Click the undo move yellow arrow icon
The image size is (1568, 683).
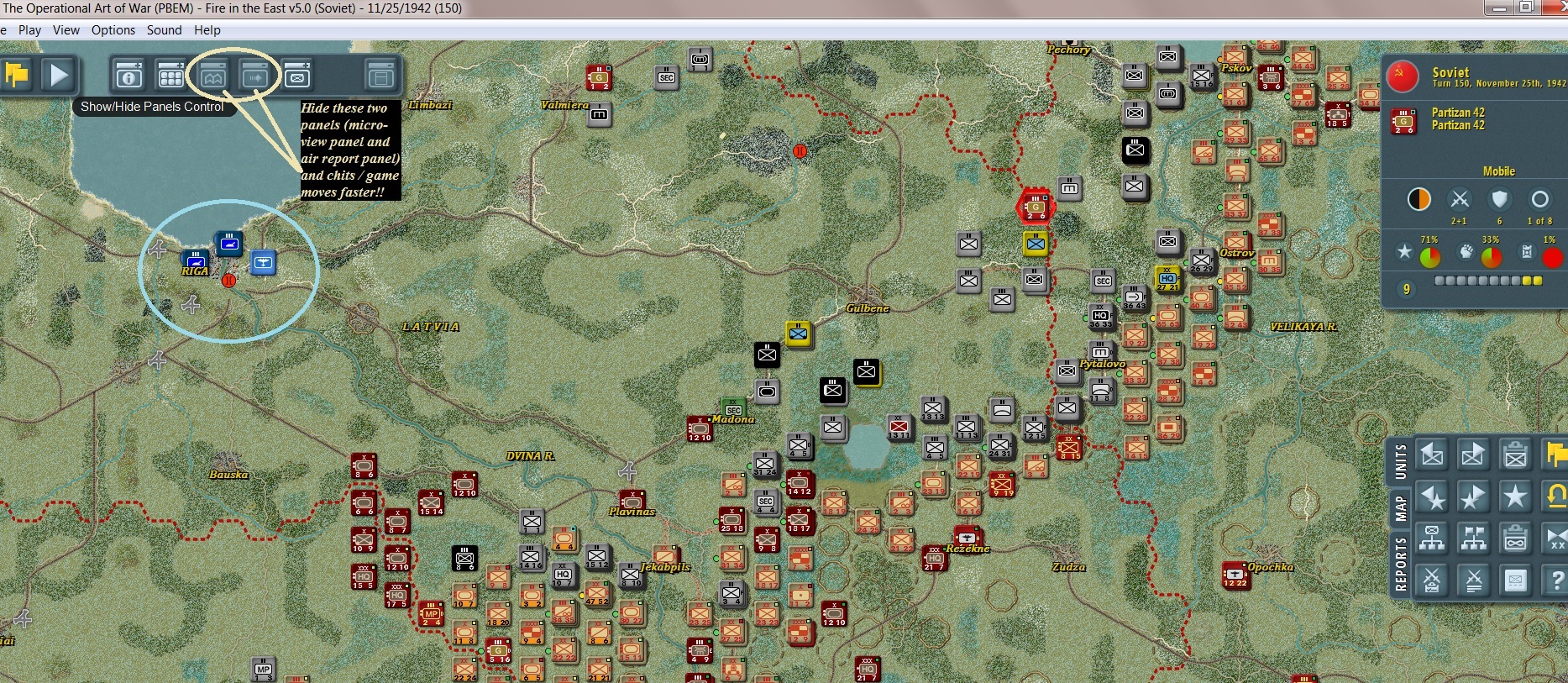point(1556,494)
